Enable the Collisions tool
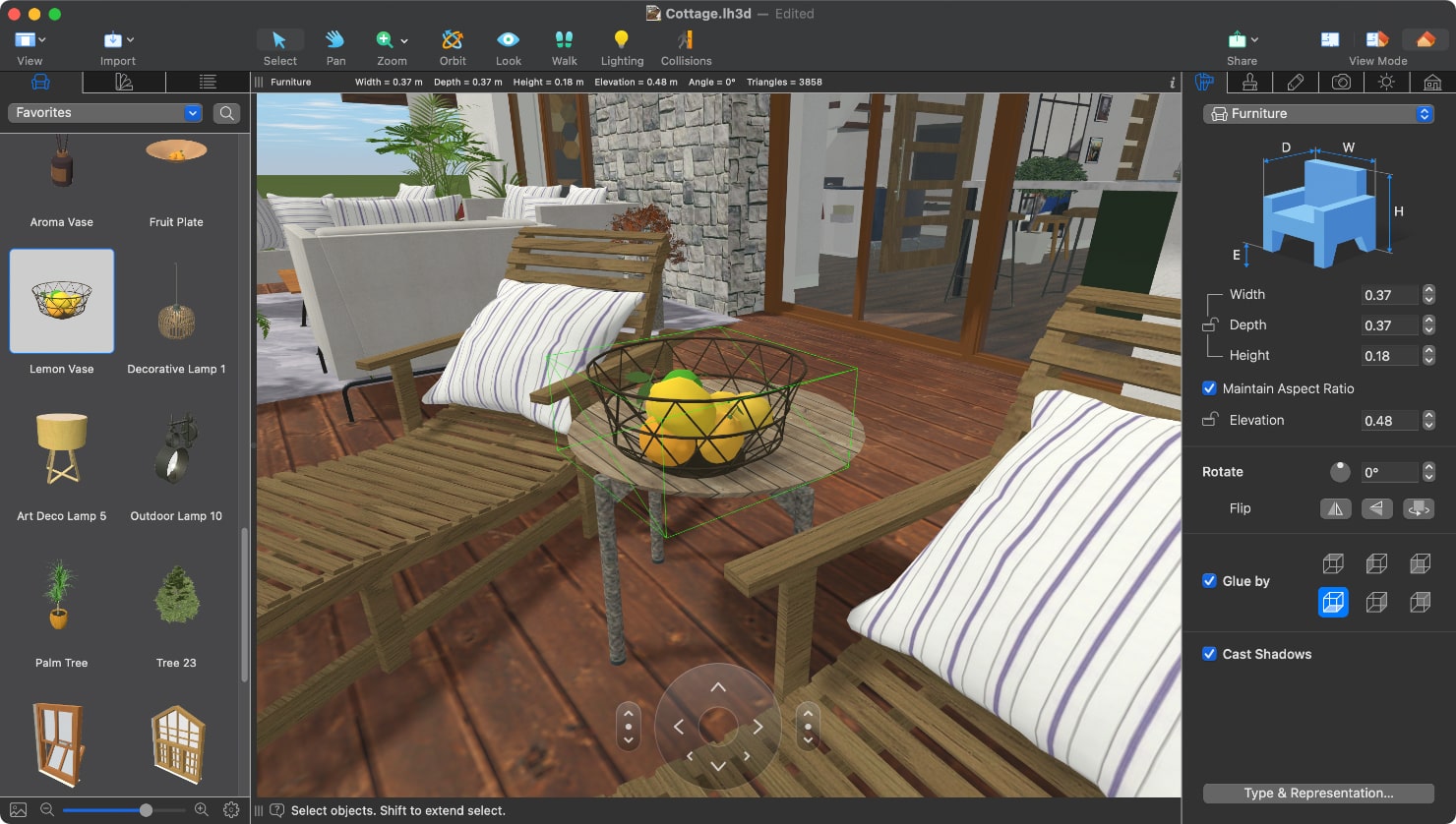1456x824 pixels. pos(686,44)
